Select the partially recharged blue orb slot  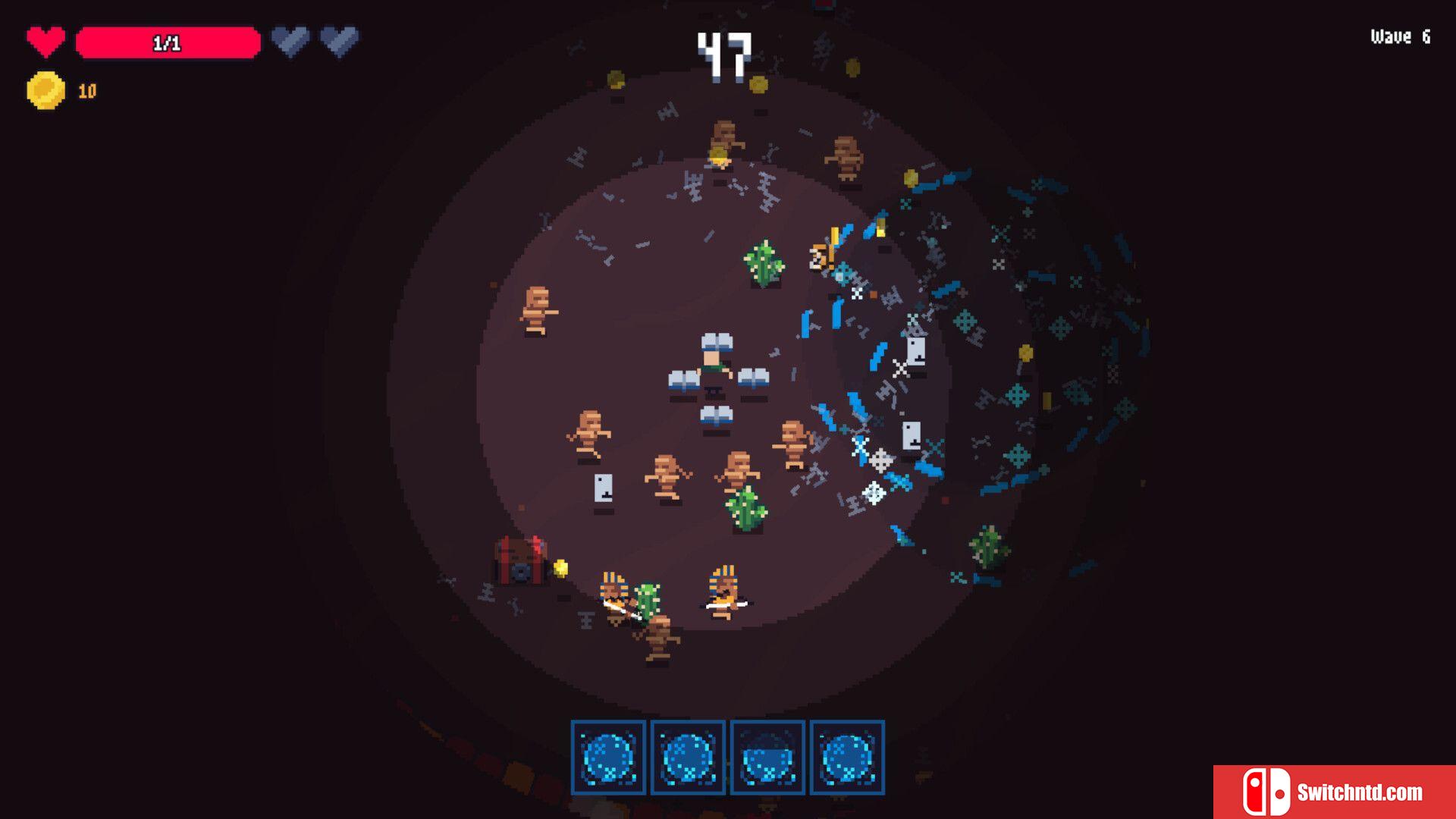click(x=767, y=757)
